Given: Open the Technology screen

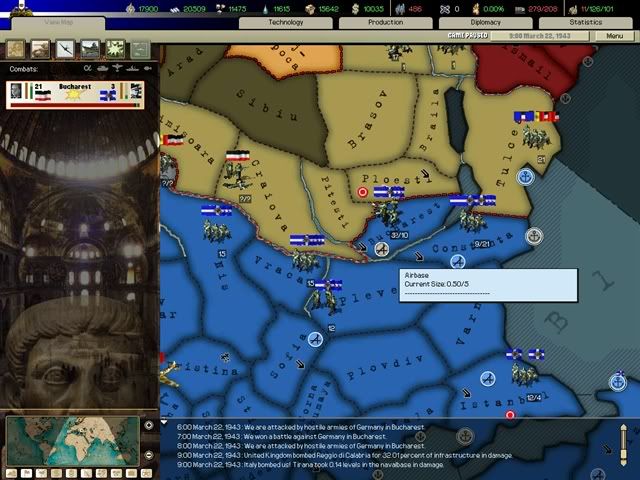Looking at the screenshot, I should 286,21.
